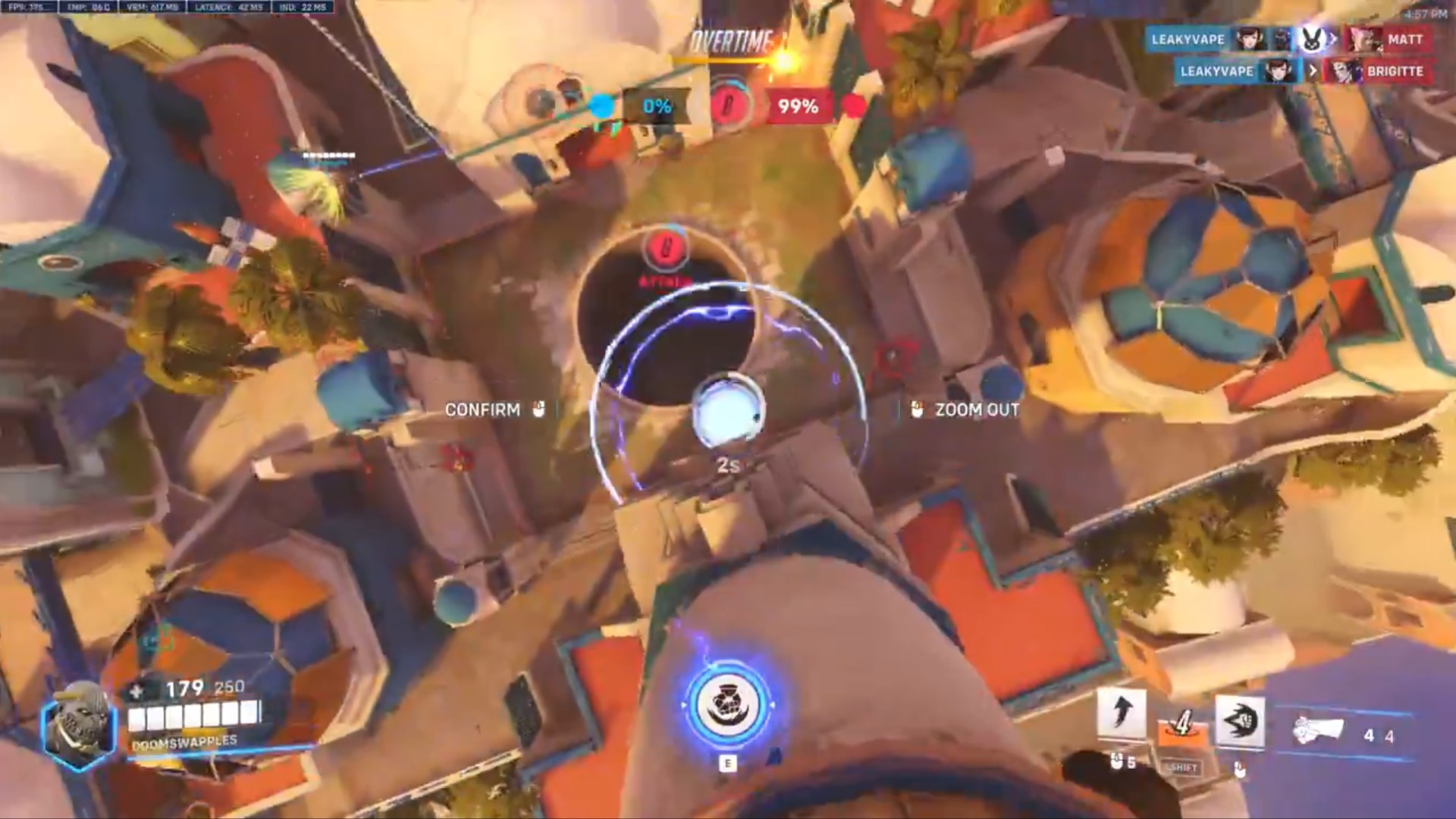Viewport: 1456px width, 819px height.
Task: Click the 2s countdown timer near the reticle
Action: pos(729,468)
